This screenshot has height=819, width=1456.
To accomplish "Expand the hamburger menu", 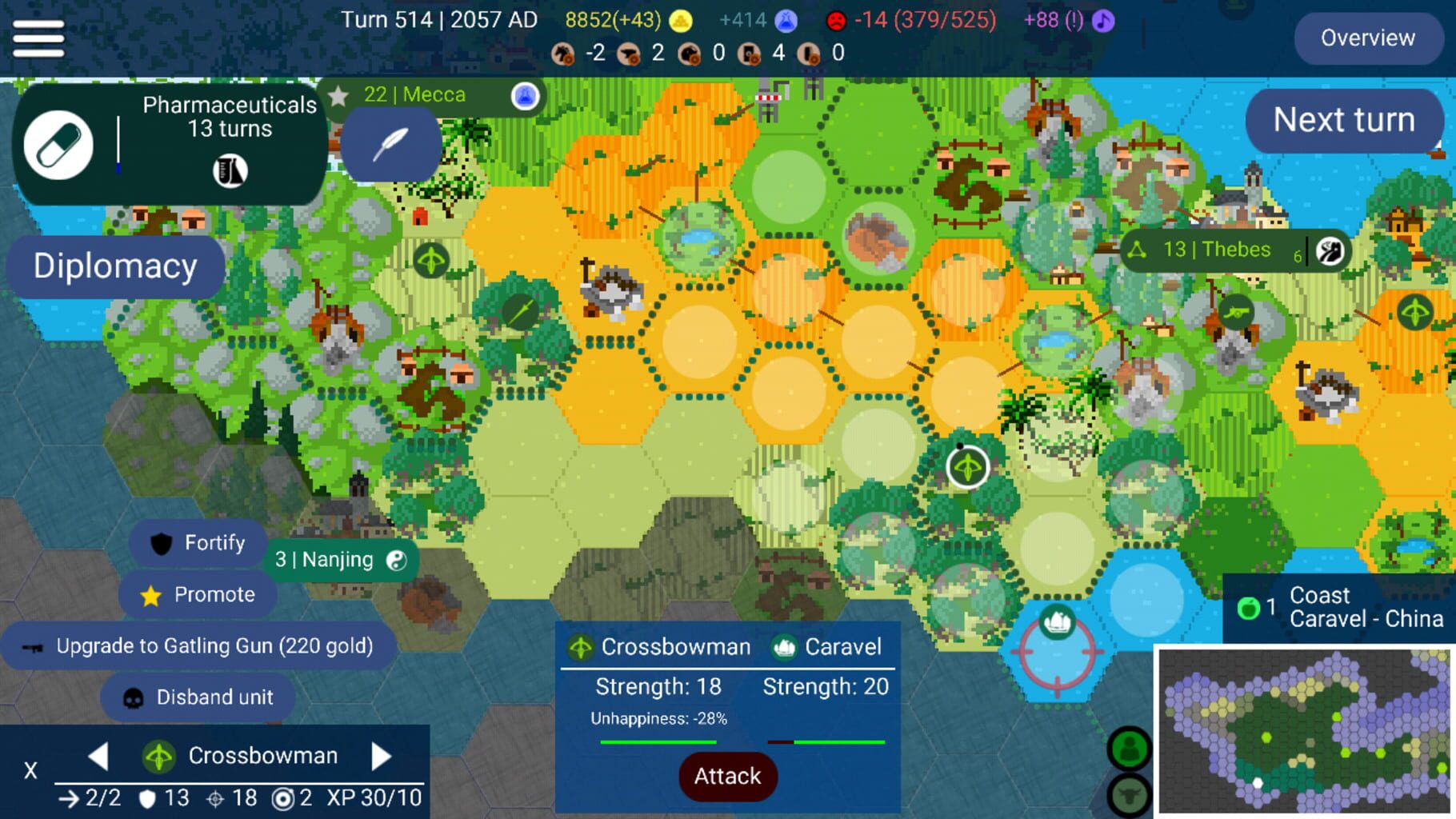I will 38,38.
